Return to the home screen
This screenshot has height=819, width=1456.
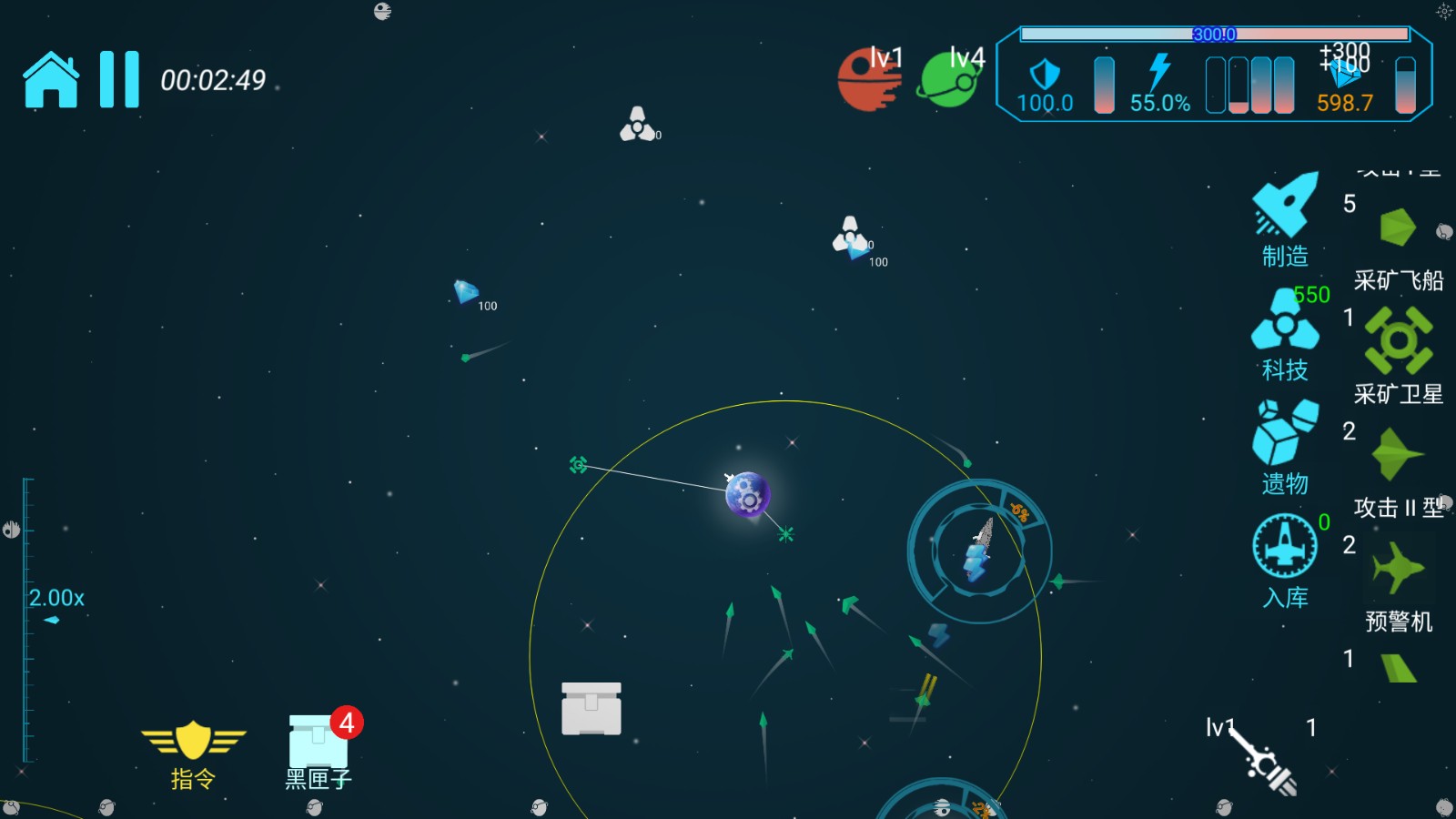click(51, 80)
